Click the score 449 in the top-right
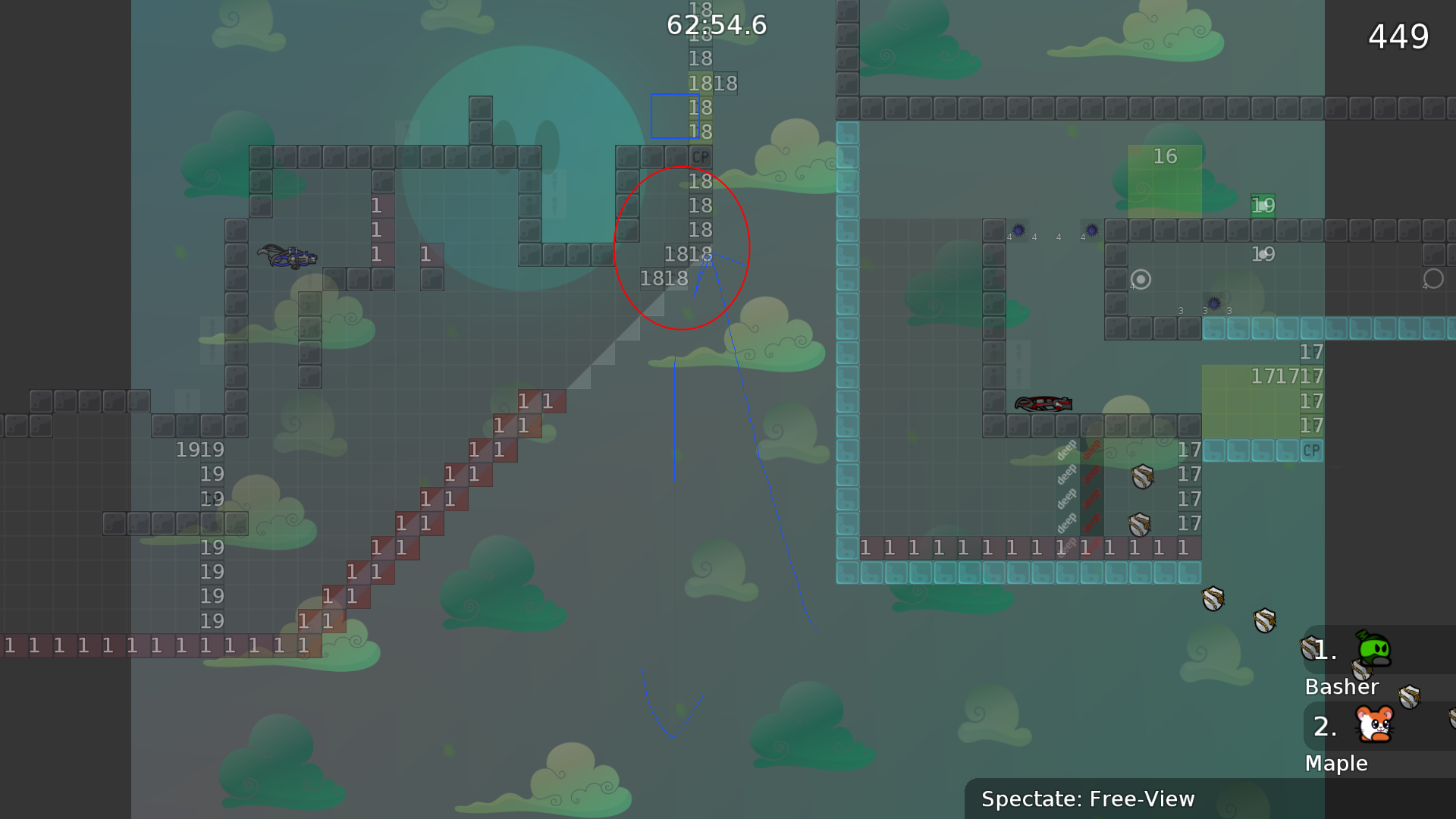This screenshot has height=819, width=1456. click(x=1399, y=36)
